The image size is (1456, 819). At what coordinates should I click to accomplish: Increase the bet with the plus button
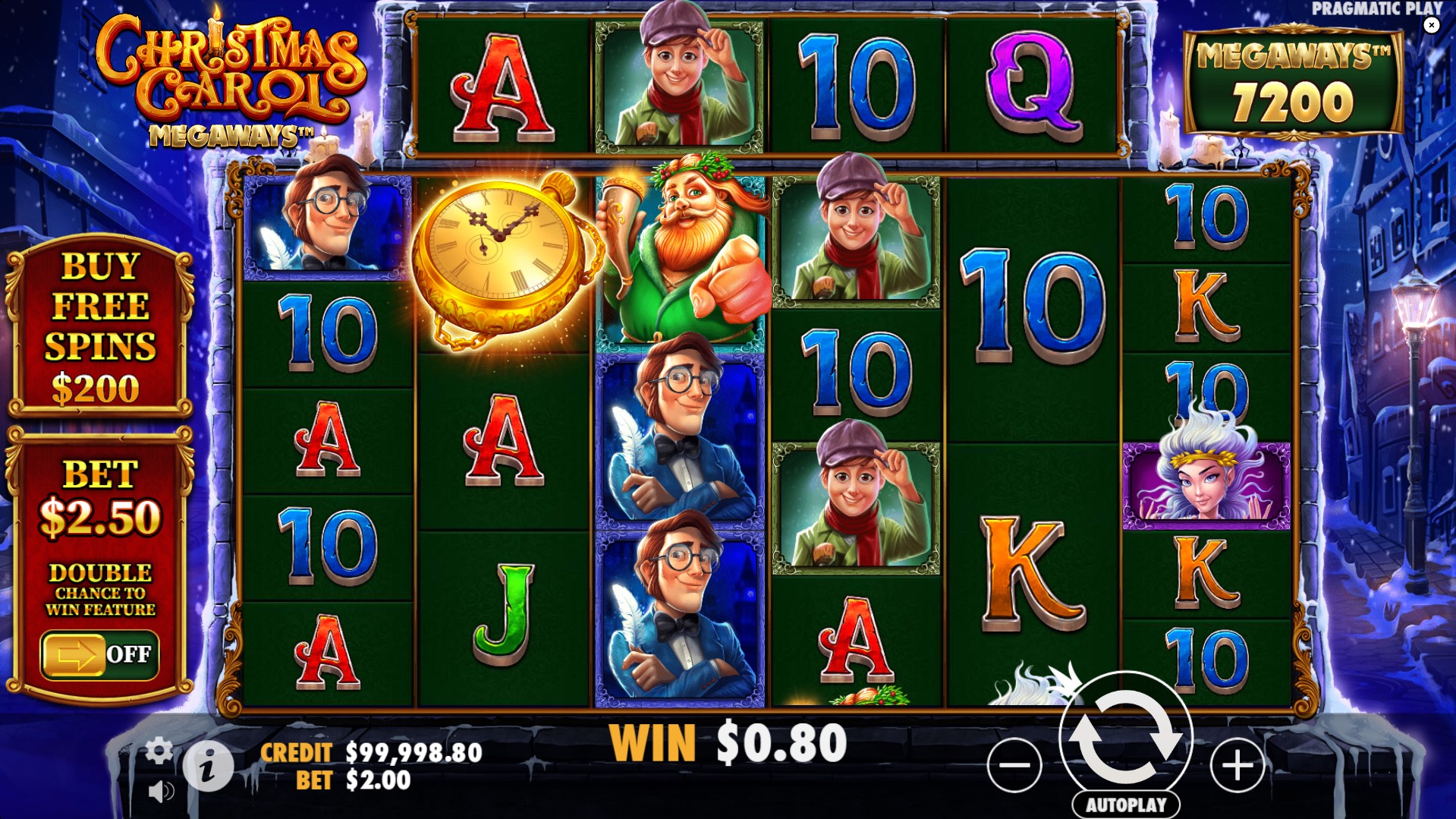click(1237, 765)
